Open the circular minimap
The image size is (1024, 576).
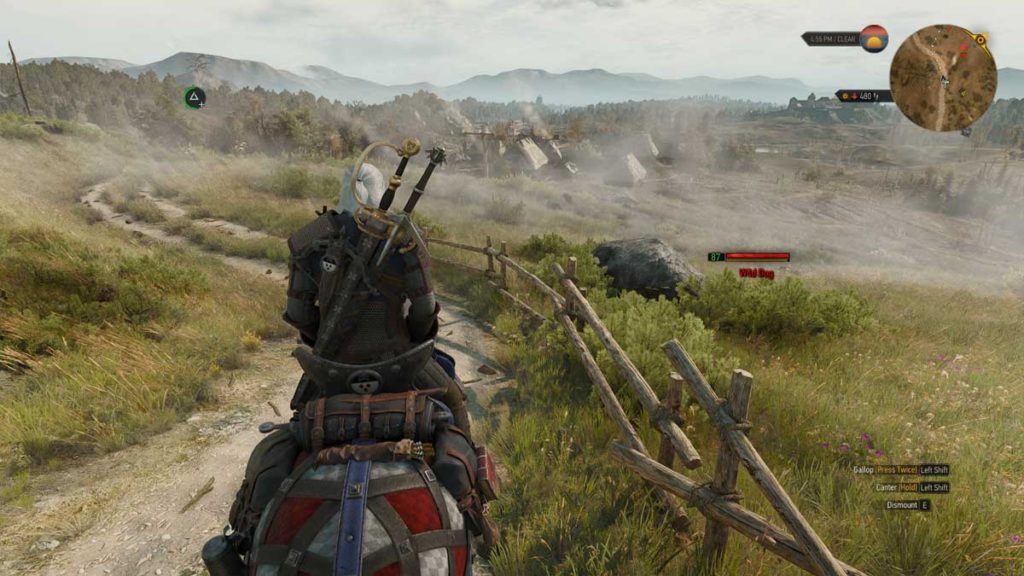tap(942, 78)
